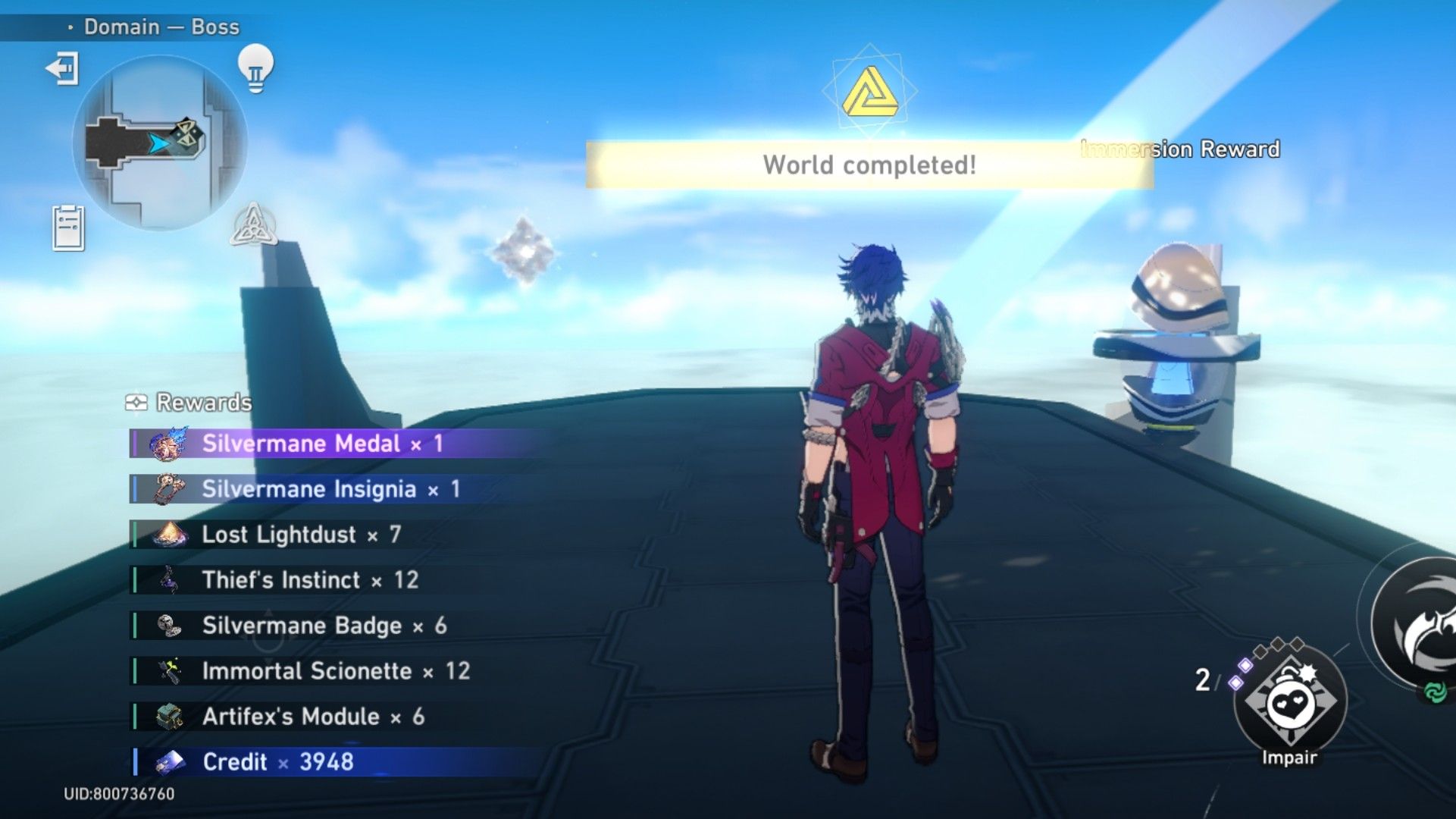Click the Credit currency icon

[x=171, y=762]
